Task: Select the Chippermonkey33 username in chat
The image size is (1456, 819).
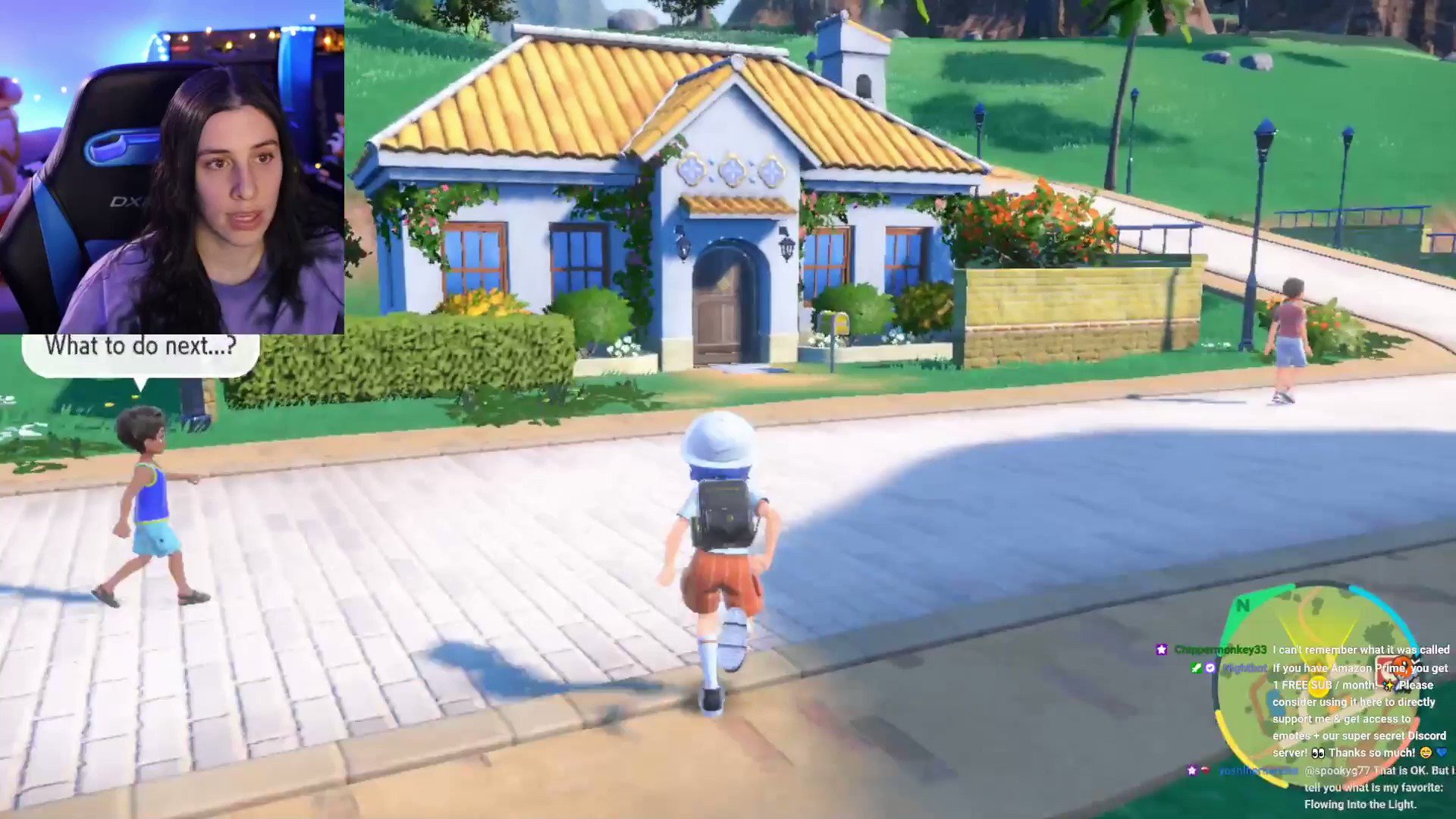Action: click(1220, 650)
